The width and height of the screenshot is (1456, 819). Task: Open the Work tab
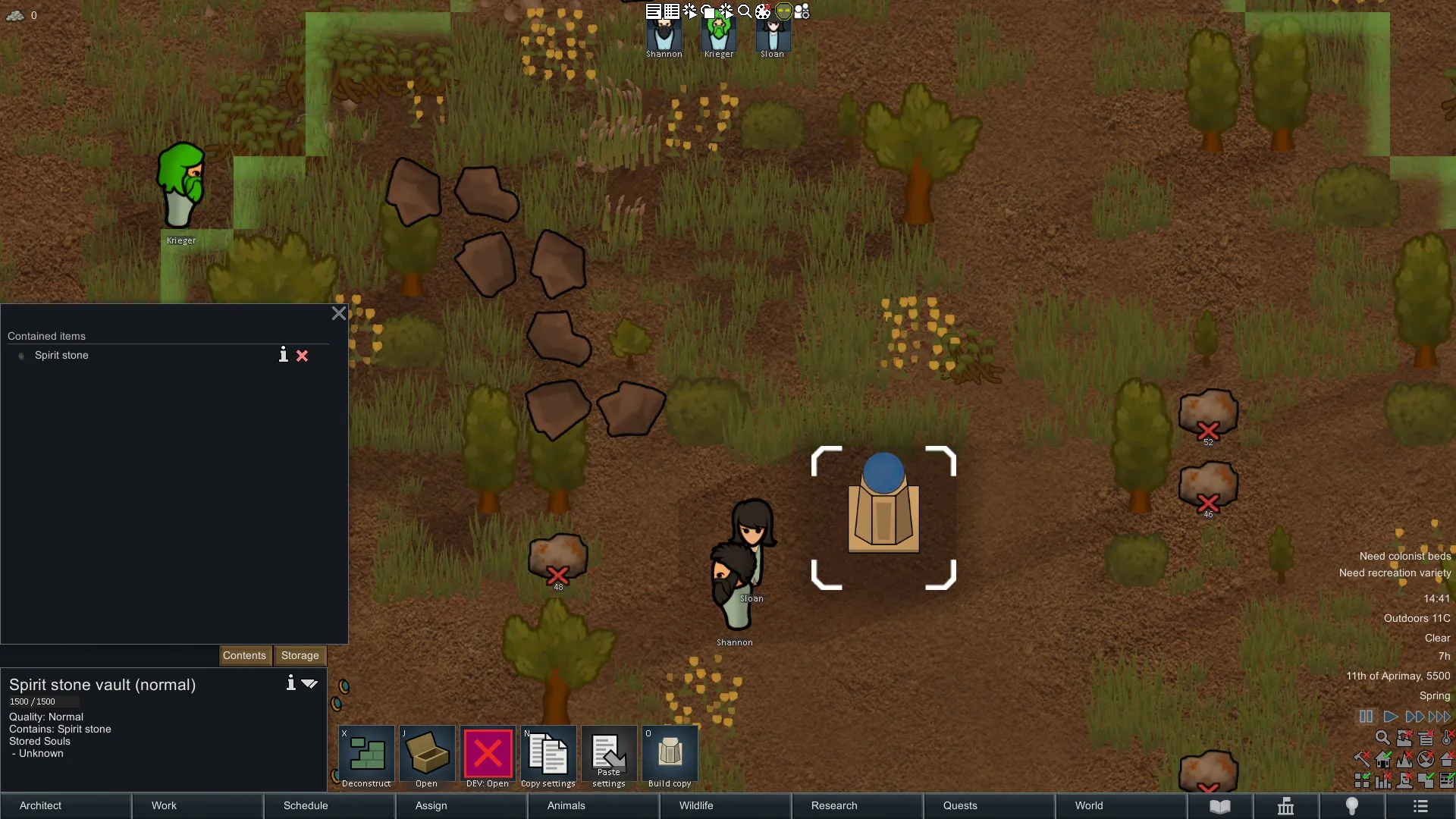point(197,805)
